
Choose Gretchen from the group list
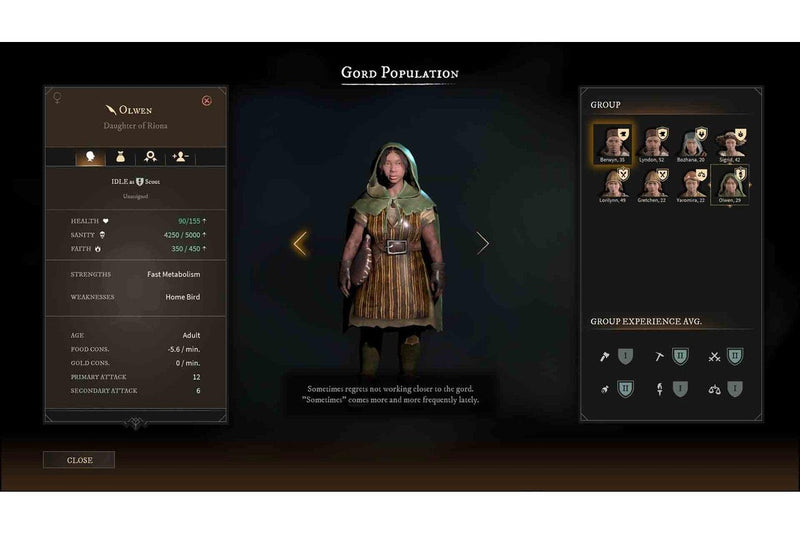coord(653,183)
